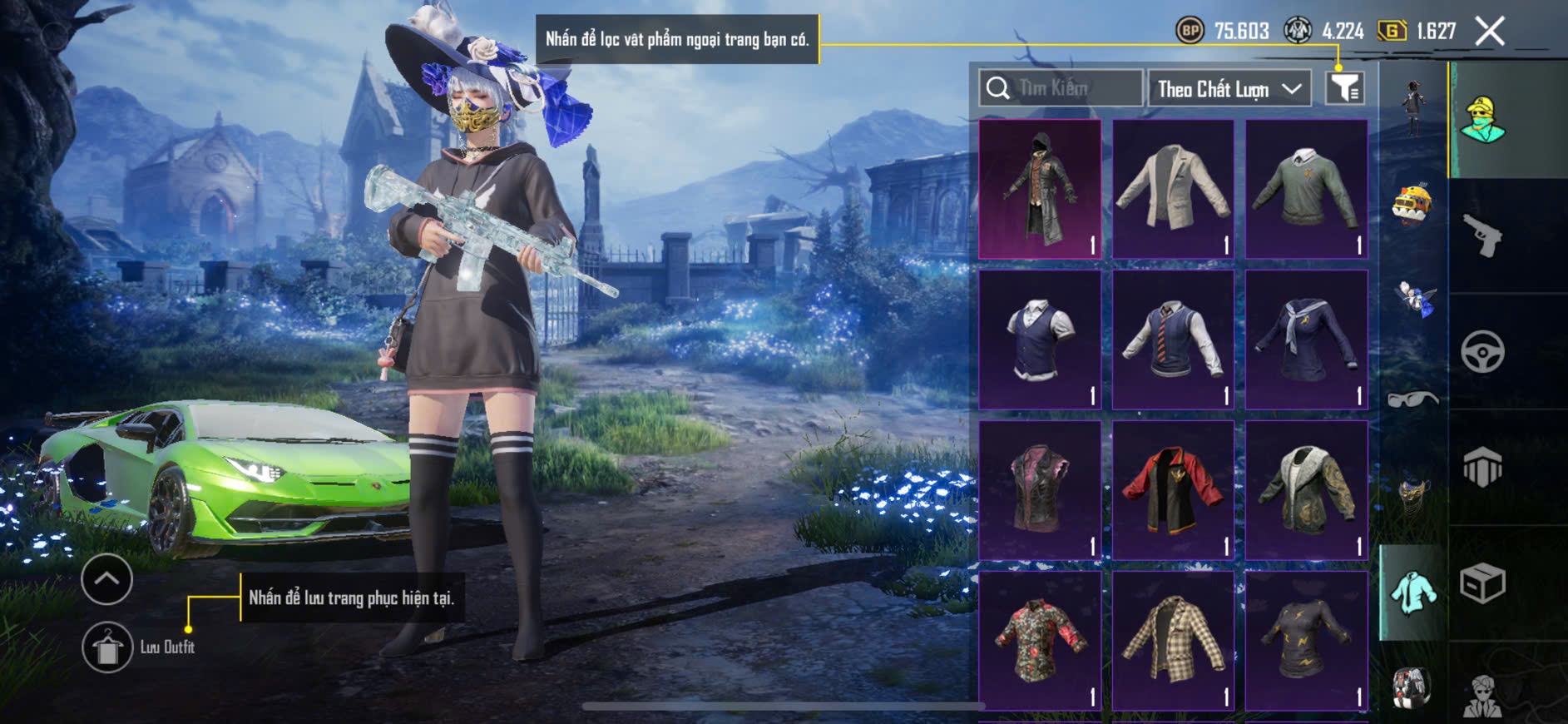
Task: Select the shirt tops subcategory
Action: pos(1412,593)
